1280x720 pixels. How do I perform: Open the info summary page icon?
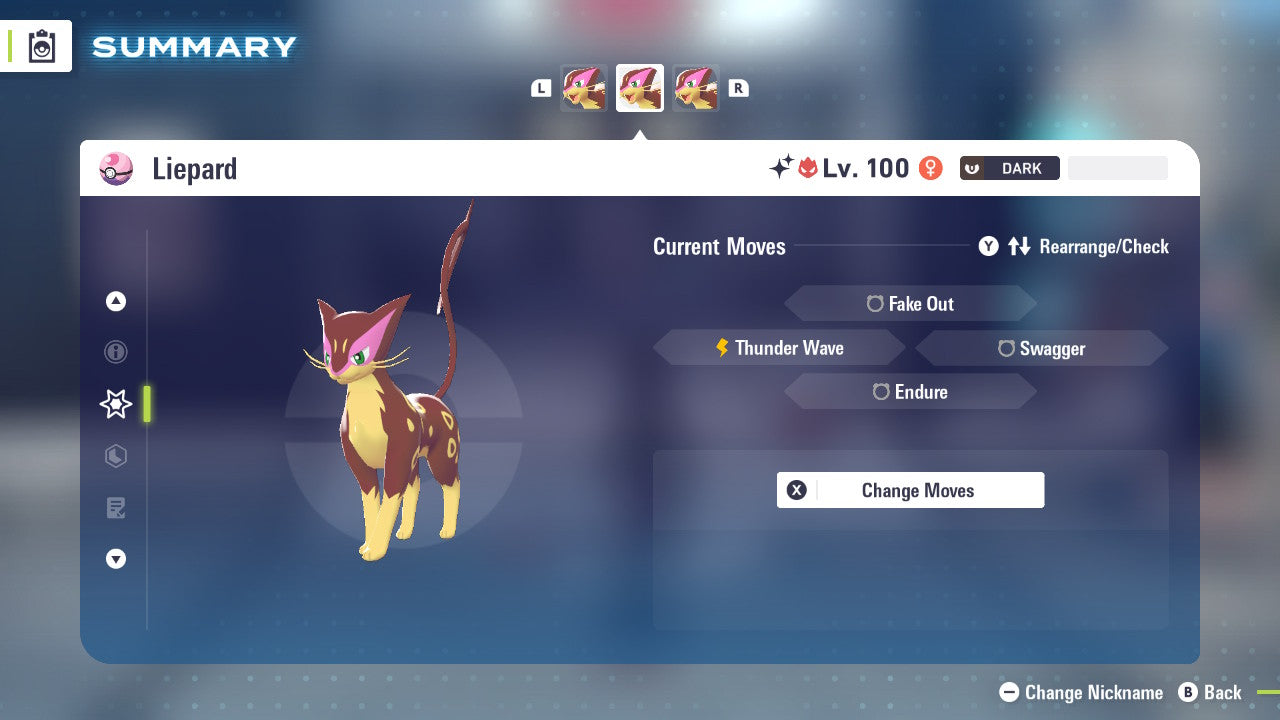[x=115, y=352]
